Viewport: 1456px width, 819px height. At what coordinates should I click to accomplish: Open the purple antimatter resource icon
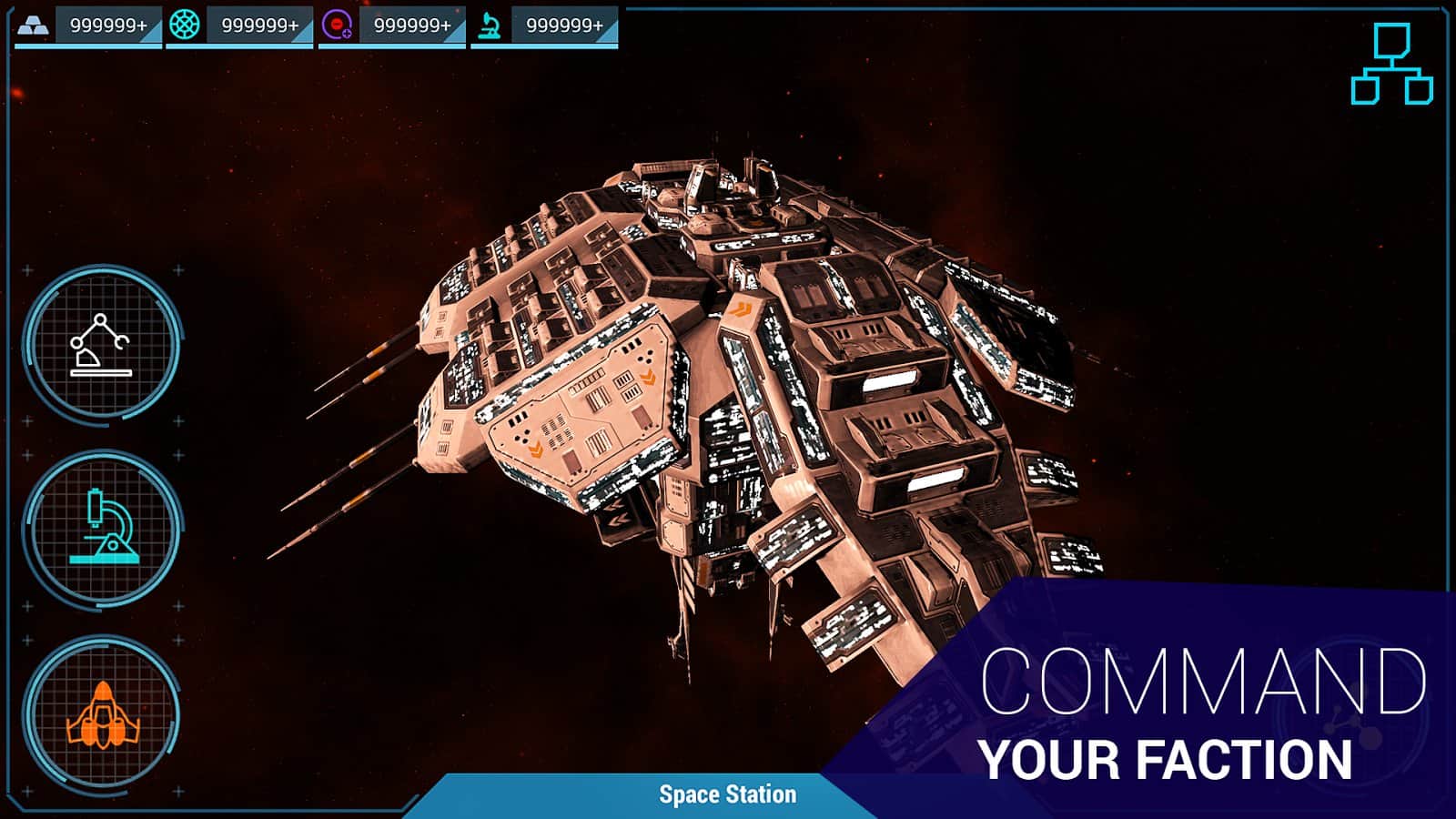(x=335, y=25)
